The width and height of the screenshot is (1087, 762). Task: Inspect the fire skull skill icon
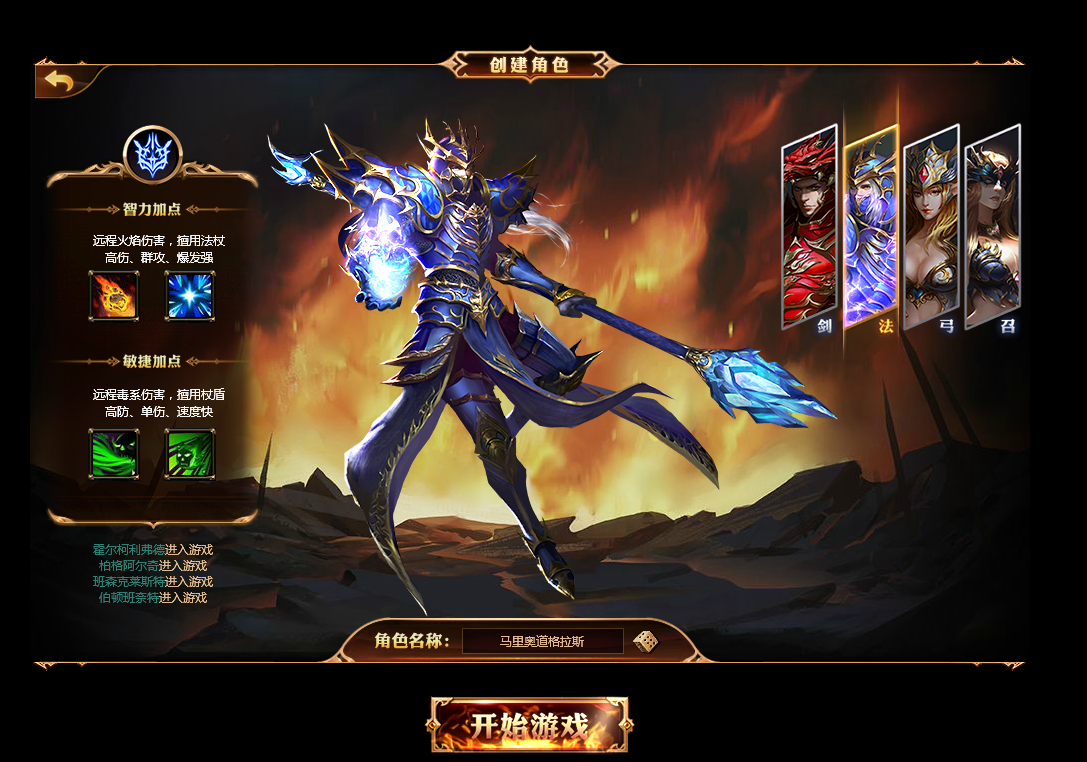pyautogui.click(x=113, y=296)
